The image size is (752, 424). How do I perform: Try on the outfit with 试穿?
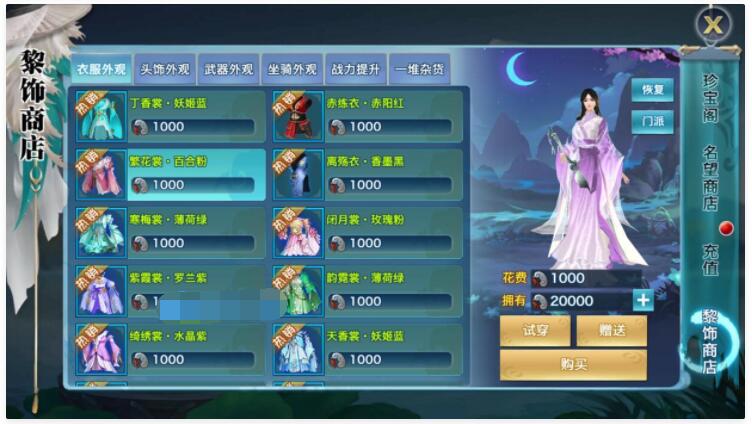pyautogui.click(x=535, y=331)
